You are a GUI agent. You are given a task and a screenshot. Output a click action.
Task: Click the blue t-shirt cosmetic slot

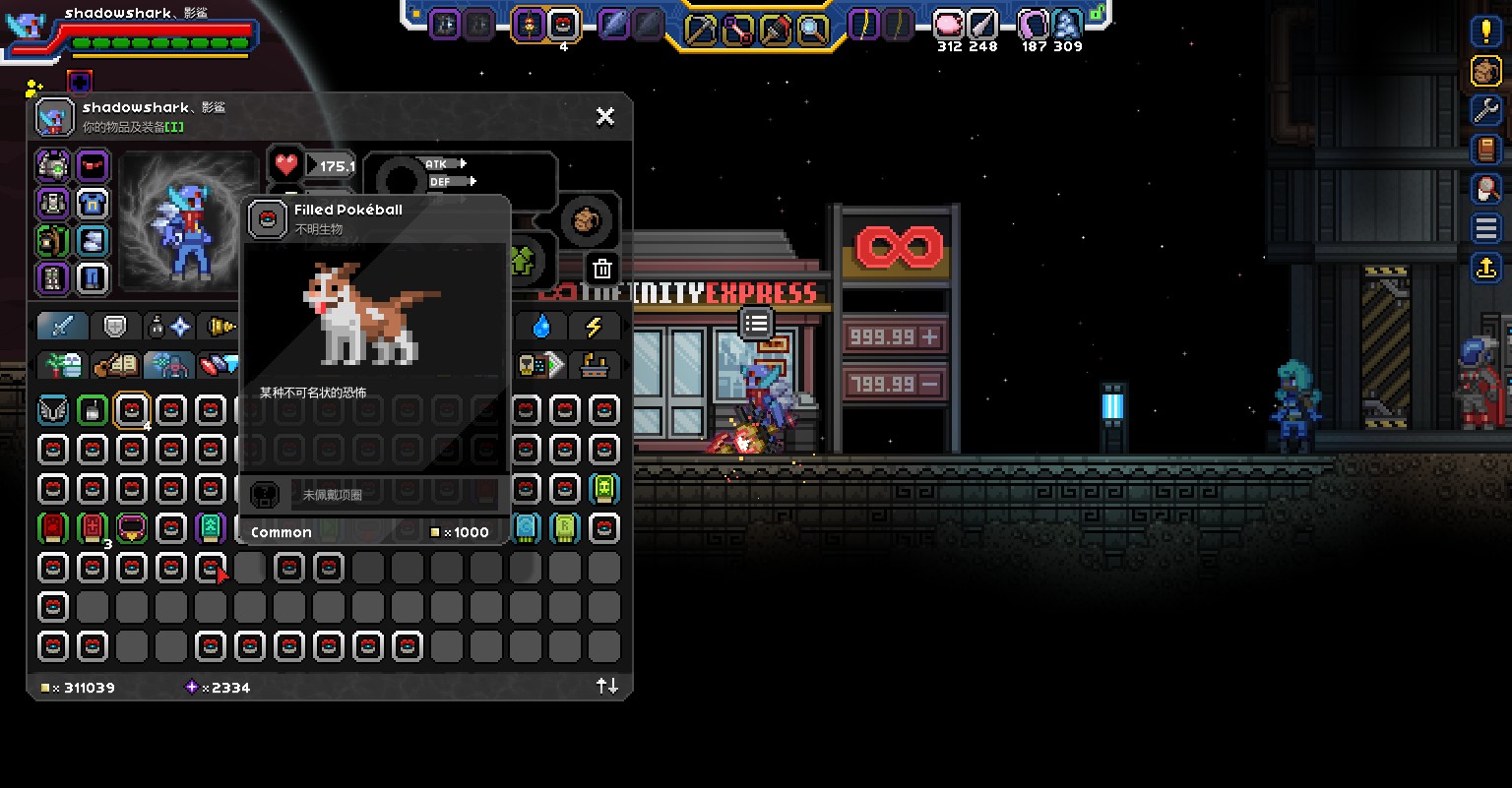pos(93,204)
